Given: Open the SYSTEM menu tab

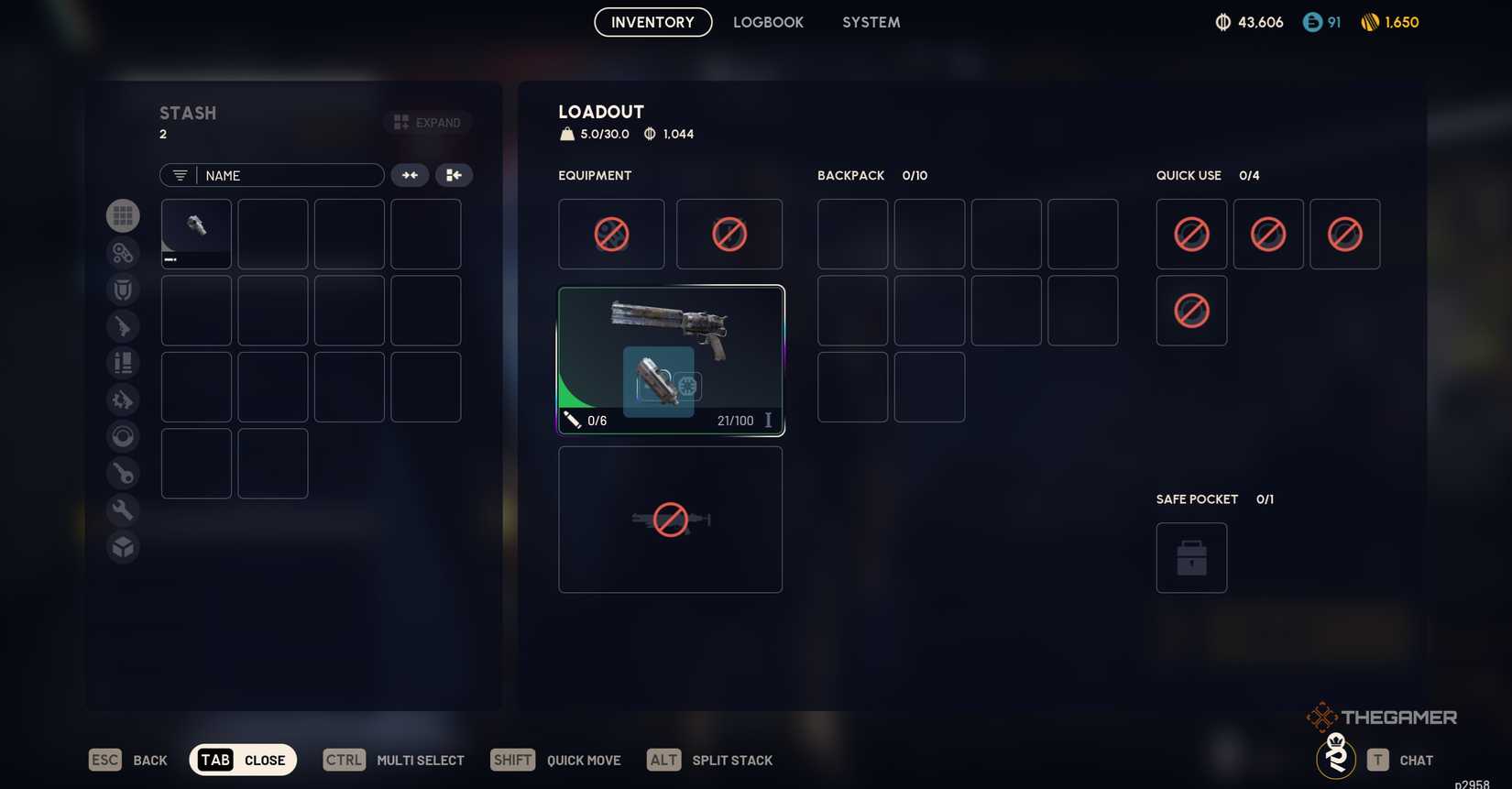Looking at the screenshot, I should [870, 22].
